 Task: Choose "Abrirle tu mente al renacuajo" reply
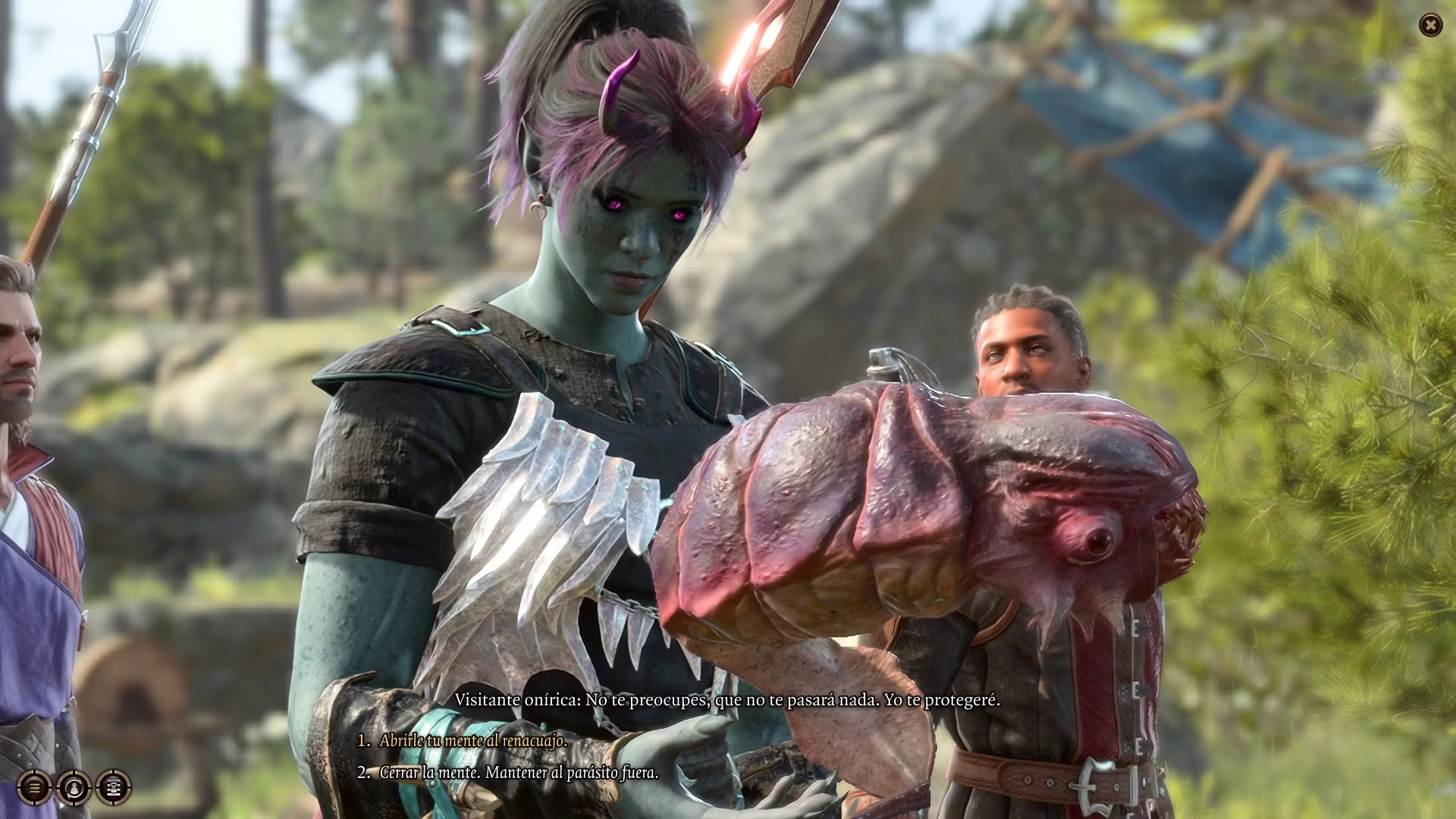(473, 741)
